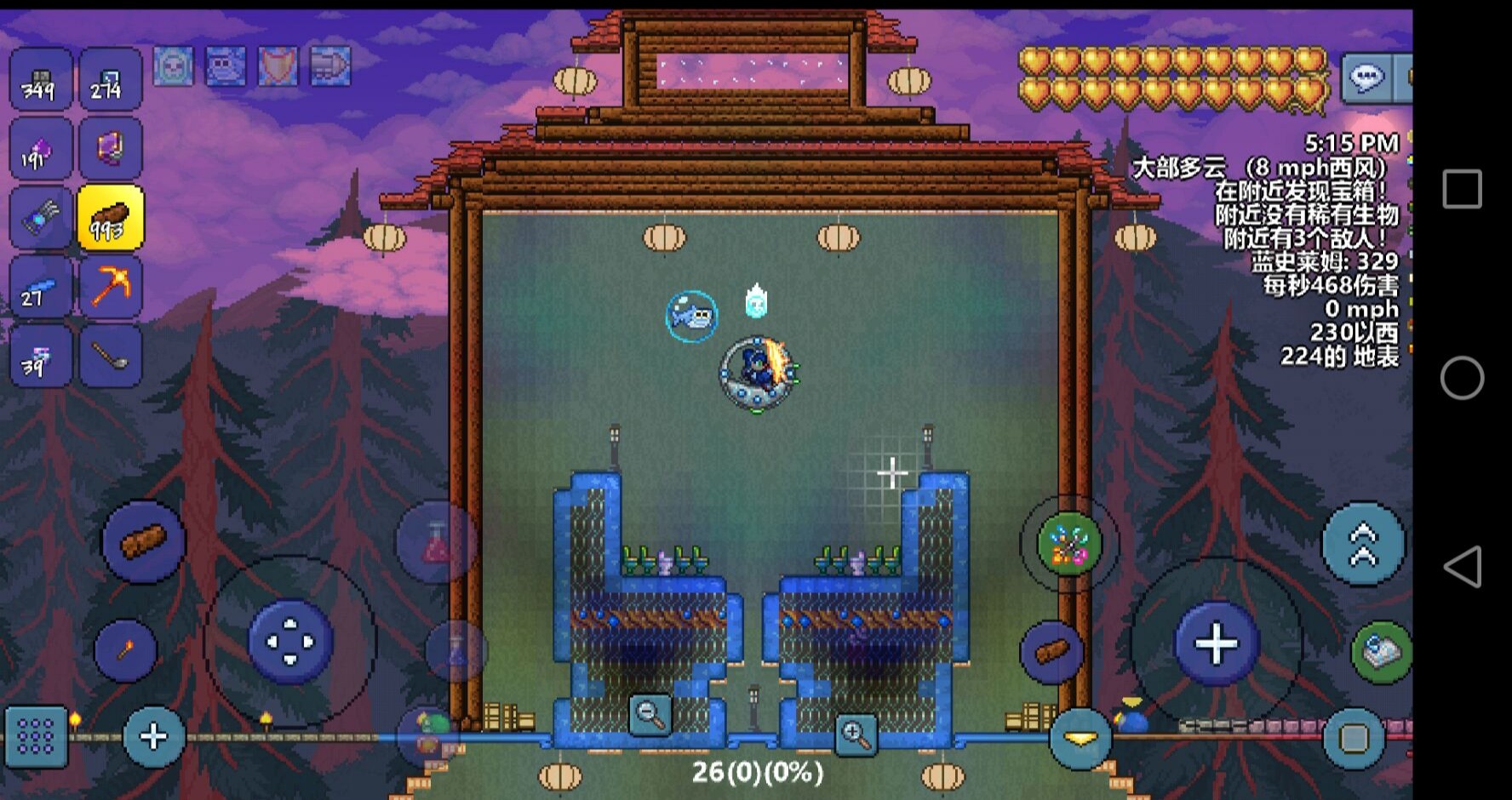Open the chat speech bubble button
The width and height of the screenshot is (1512, 800).
[x=1366, y=78]
